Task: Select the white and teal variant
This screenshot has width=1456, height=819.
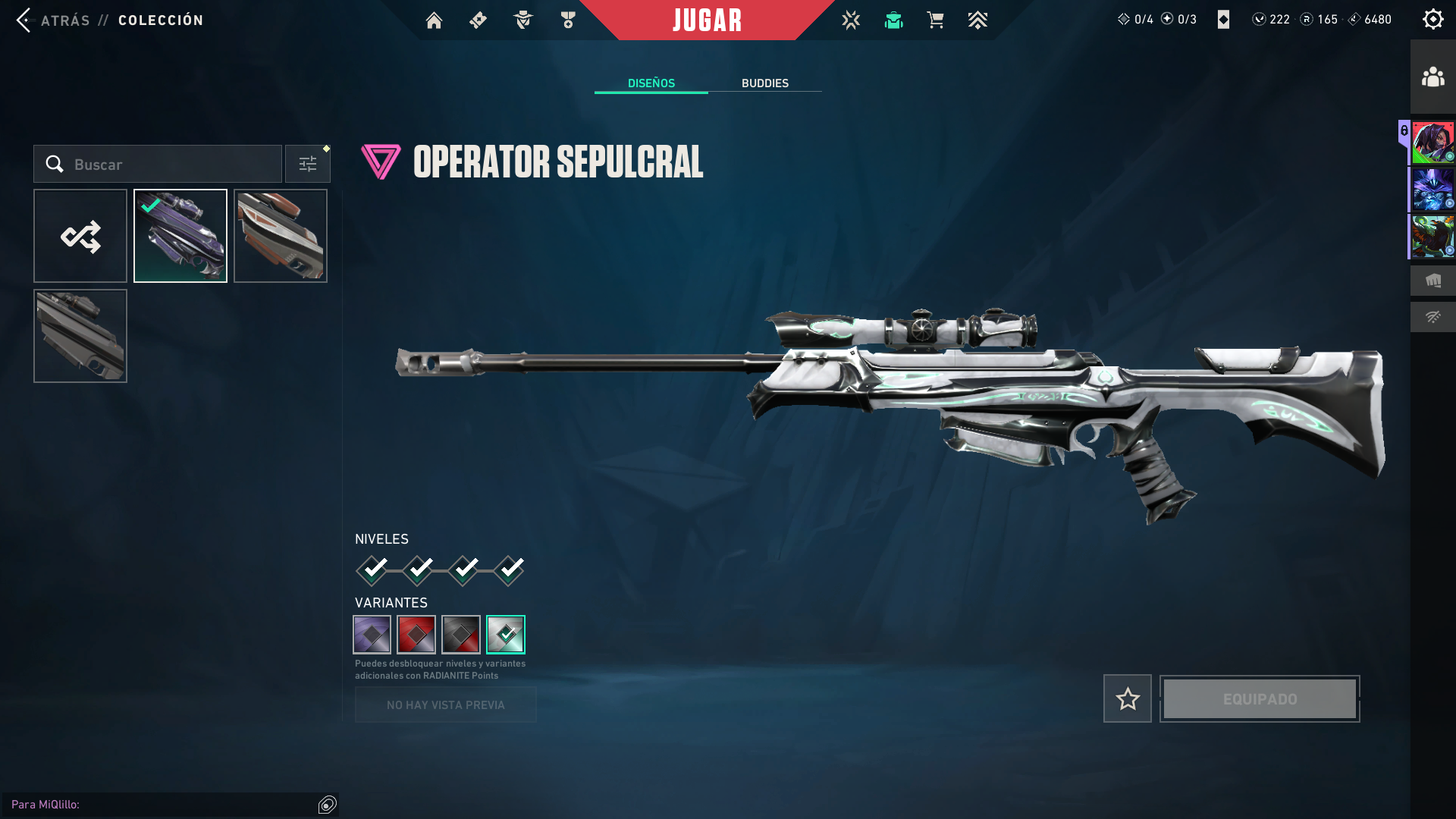Action: 506,635
